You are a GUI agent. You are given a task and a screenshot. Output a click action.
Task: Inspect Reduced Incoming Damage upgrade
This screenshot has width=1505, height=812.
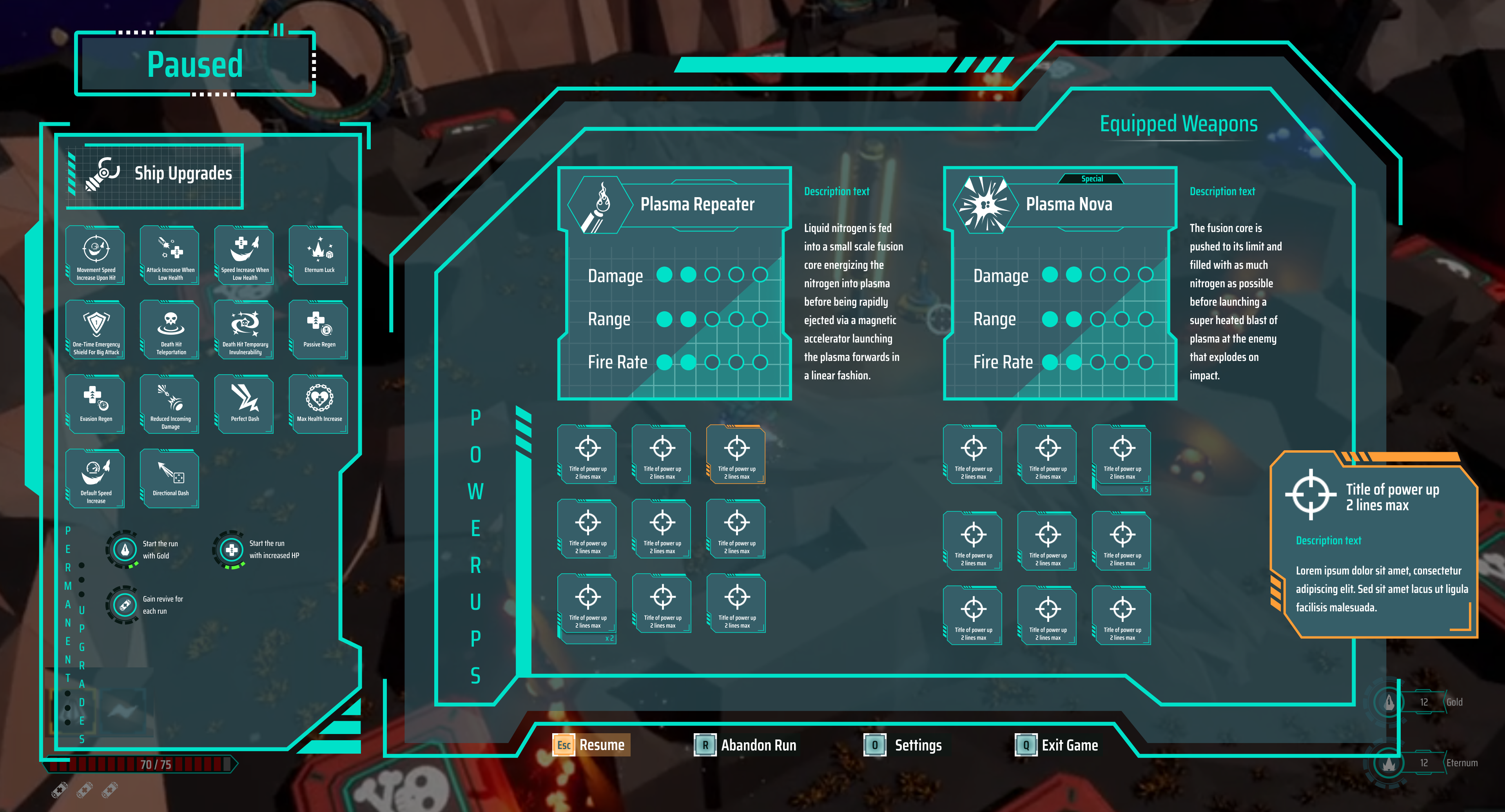[x=170, y=404]
